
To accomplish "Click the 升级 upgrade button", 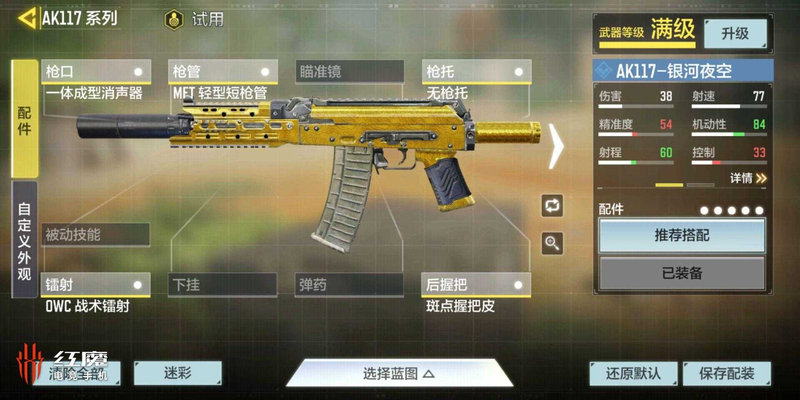I will tap(735, 33).
